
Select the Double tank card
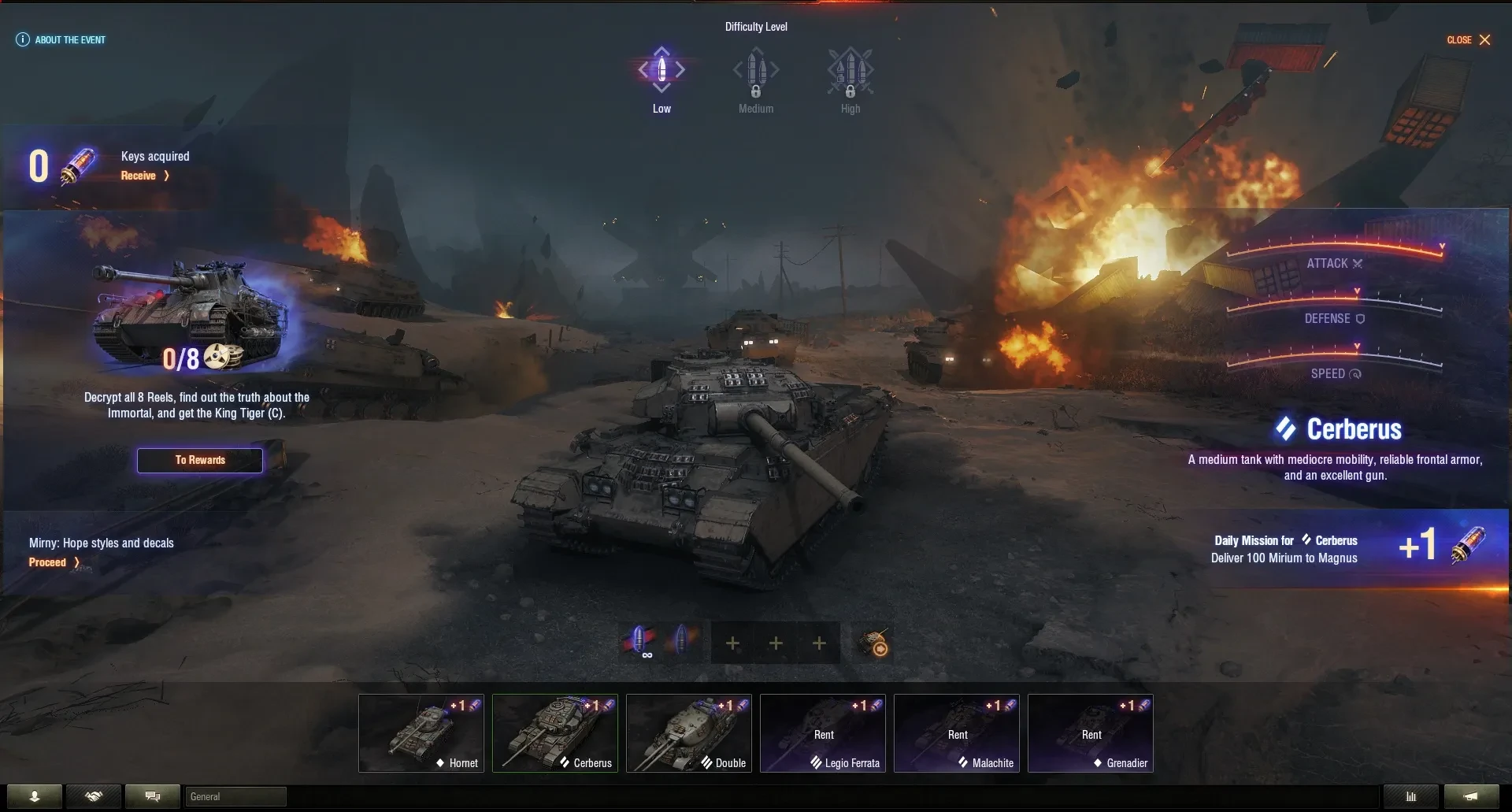click(x=689, y=733)
